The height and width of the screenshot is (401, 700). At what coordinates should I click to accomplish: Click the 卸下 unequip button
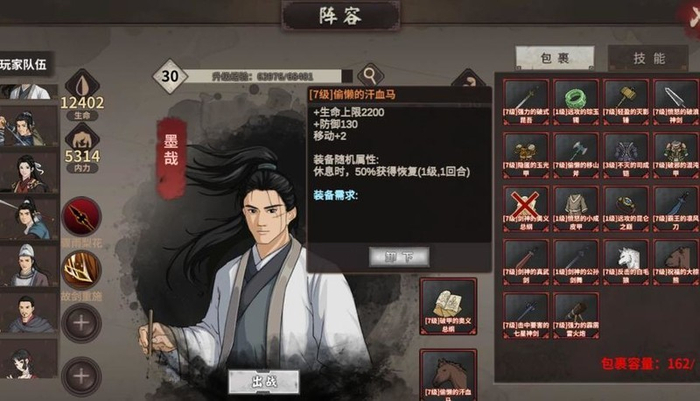[392, 257]
